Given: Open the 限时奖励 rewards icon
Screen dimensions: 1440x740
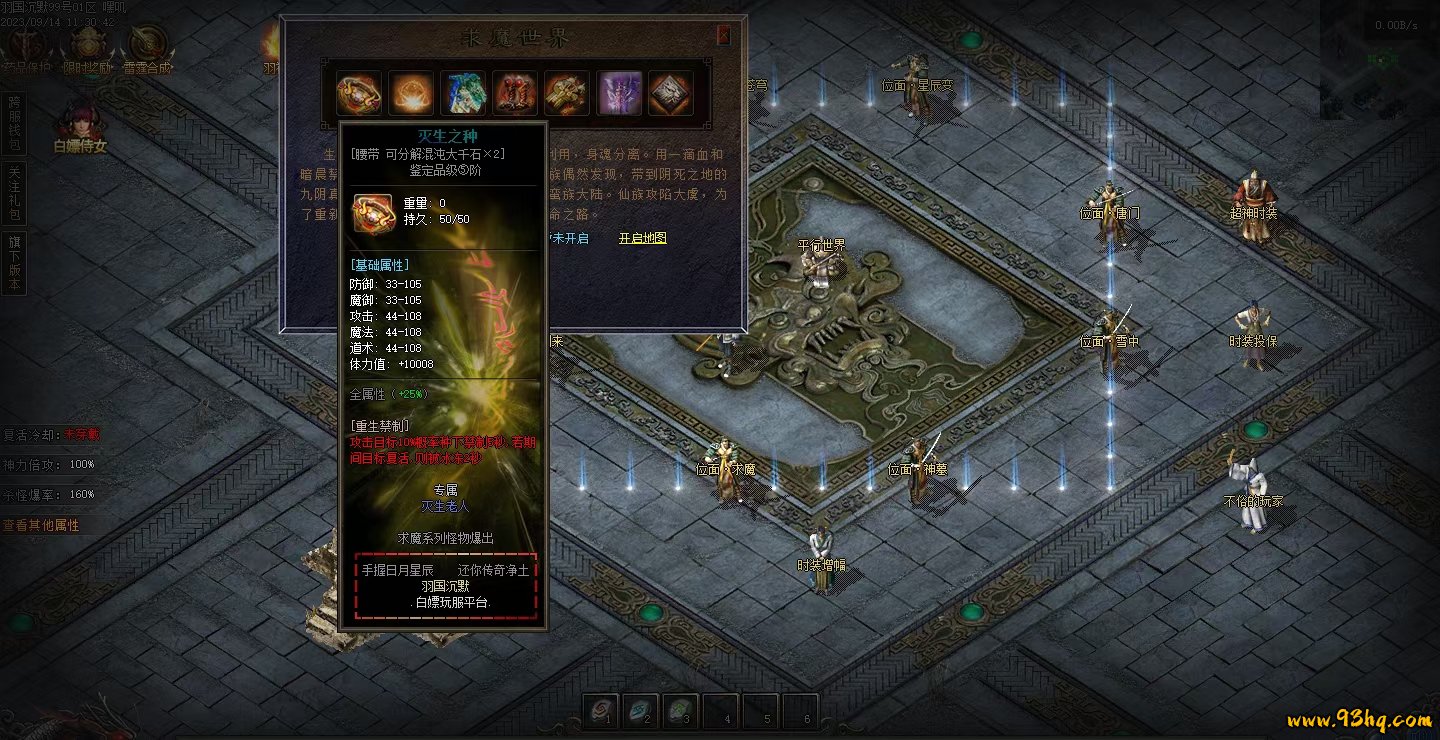Looking at the screenshot, I should pyautogui.click(x=89, y=48).
